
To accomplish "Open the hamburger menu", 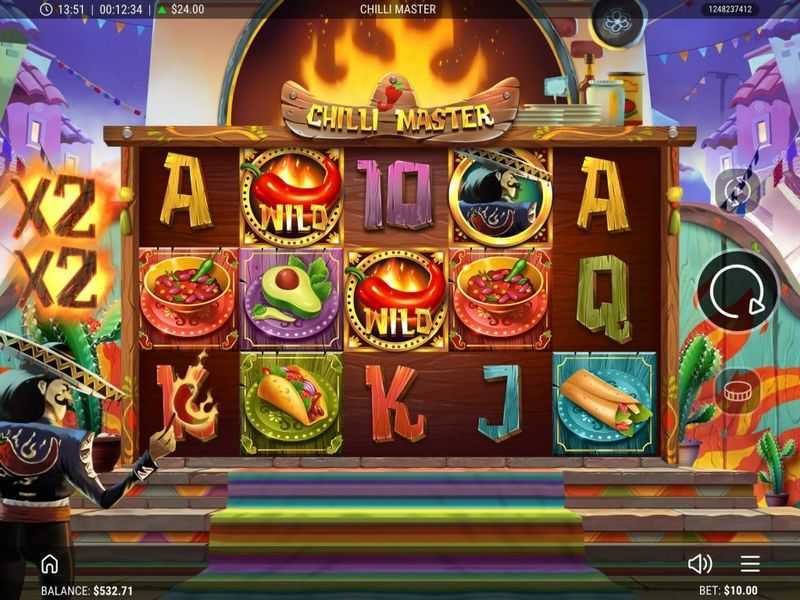I will click(x=750, y=564).
